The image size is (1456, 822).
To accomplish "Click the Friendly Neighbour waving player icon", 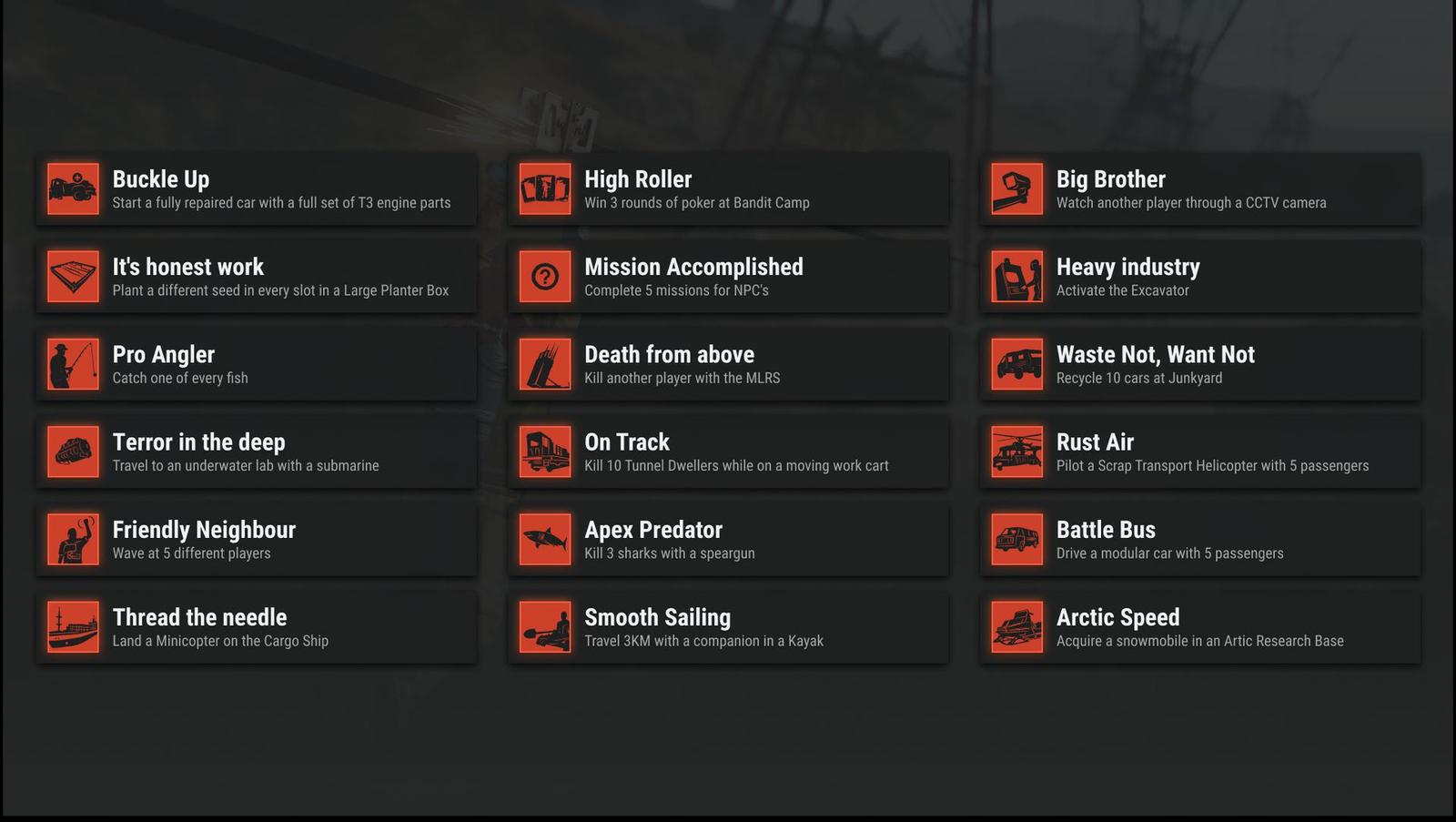I will click(73, 539).
